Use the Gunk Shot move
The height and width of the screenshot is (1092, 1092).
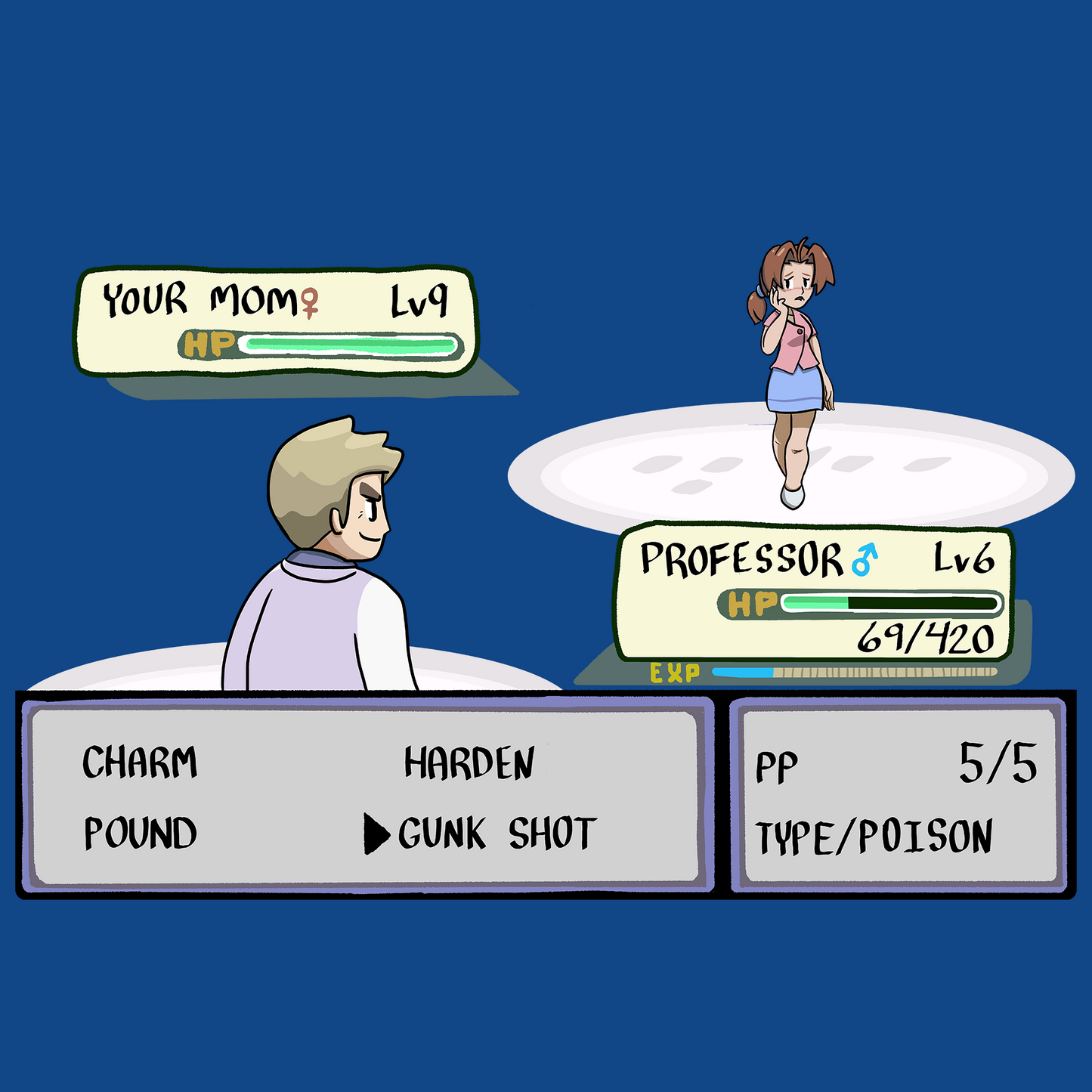coord(497,834)
